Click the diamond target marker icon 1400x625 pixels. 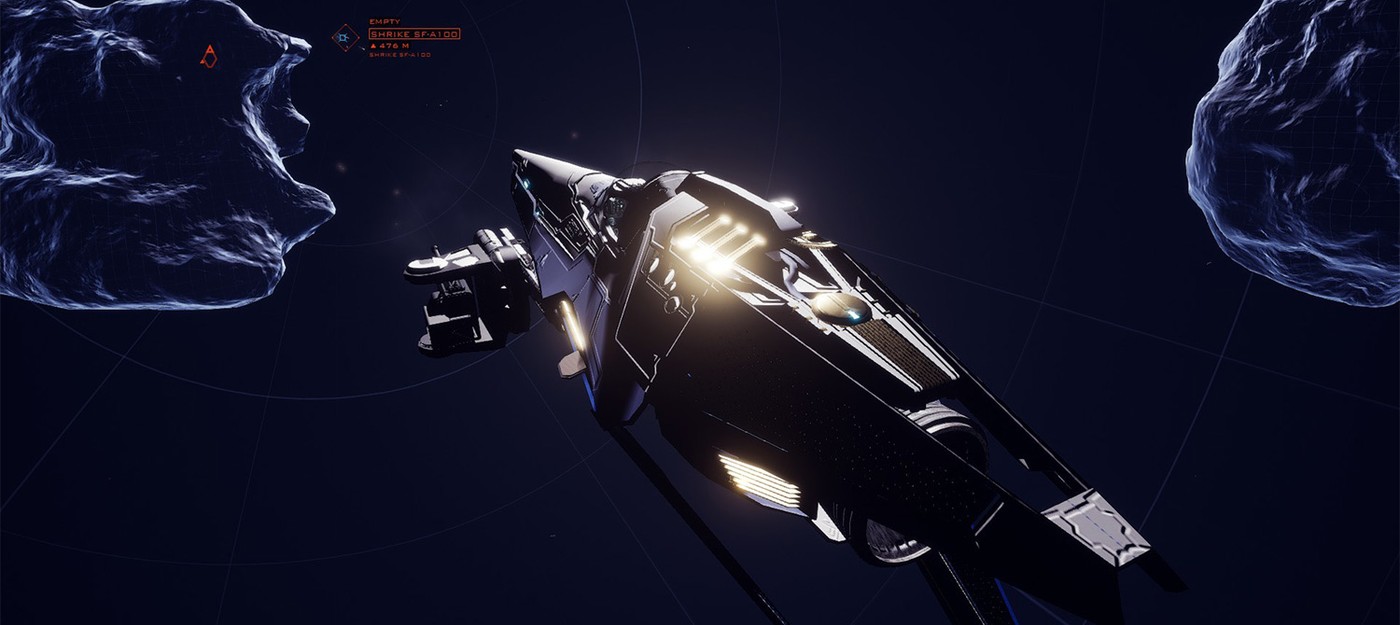(345, 38)
